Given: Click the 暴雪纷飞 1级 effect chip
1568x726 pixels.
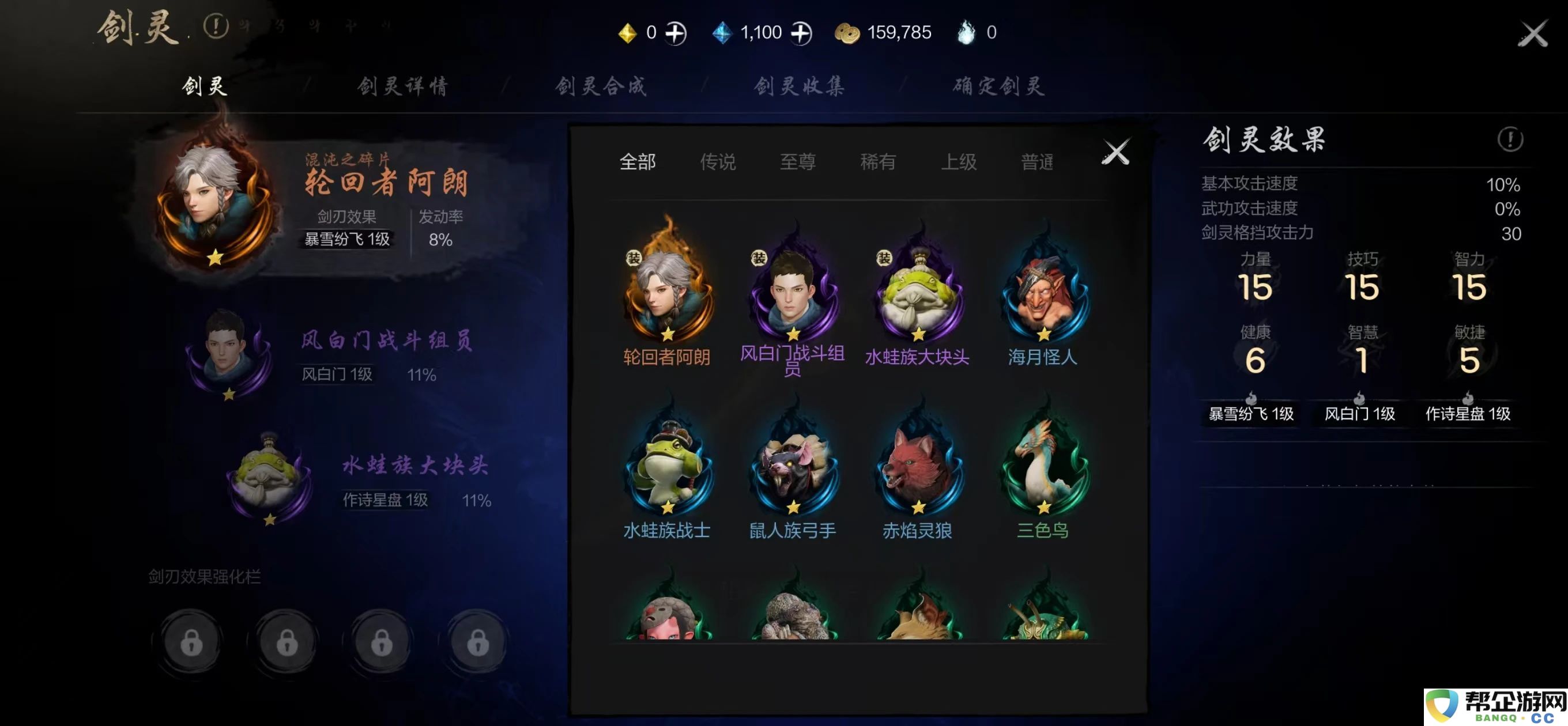Looking at the screenshot, I should click(x=1251, y=414).
